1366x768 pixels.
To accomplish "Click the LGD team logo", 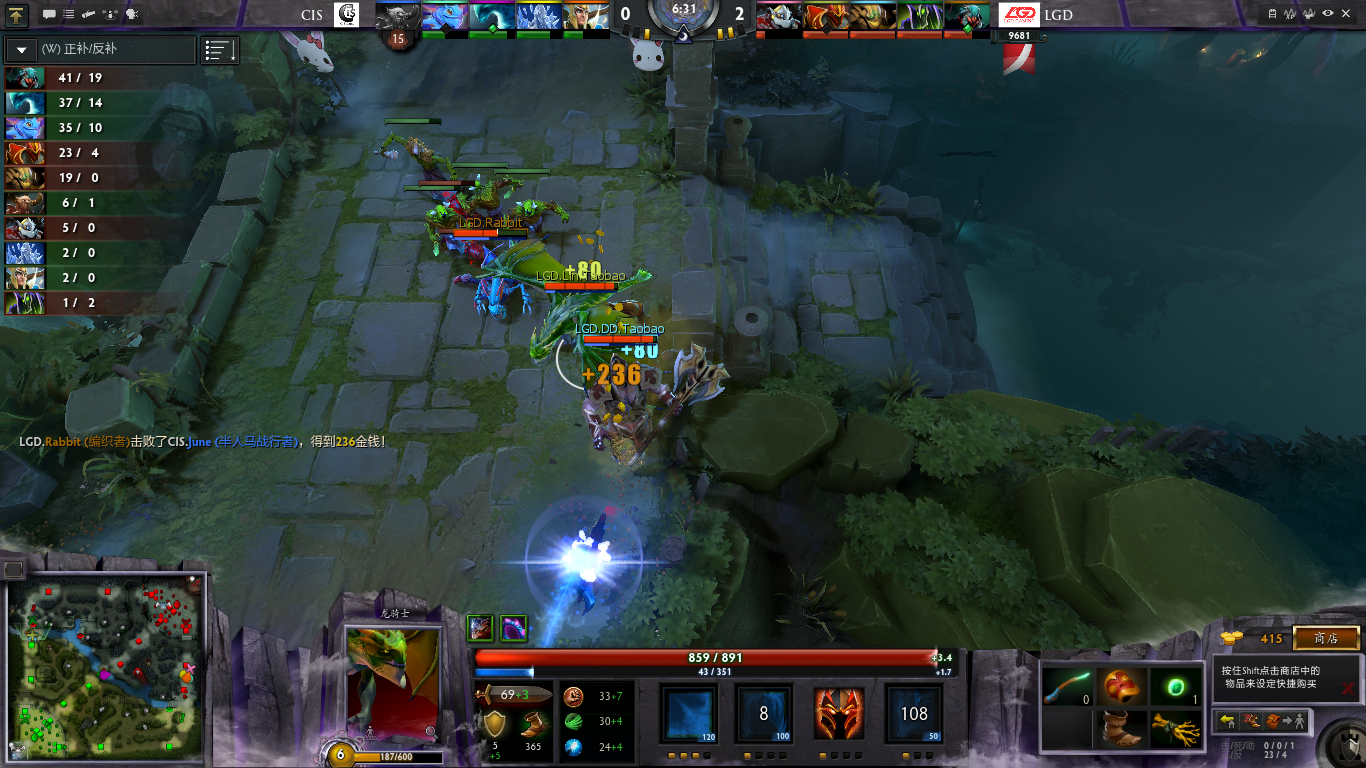I will click(x=1019, y=15).
